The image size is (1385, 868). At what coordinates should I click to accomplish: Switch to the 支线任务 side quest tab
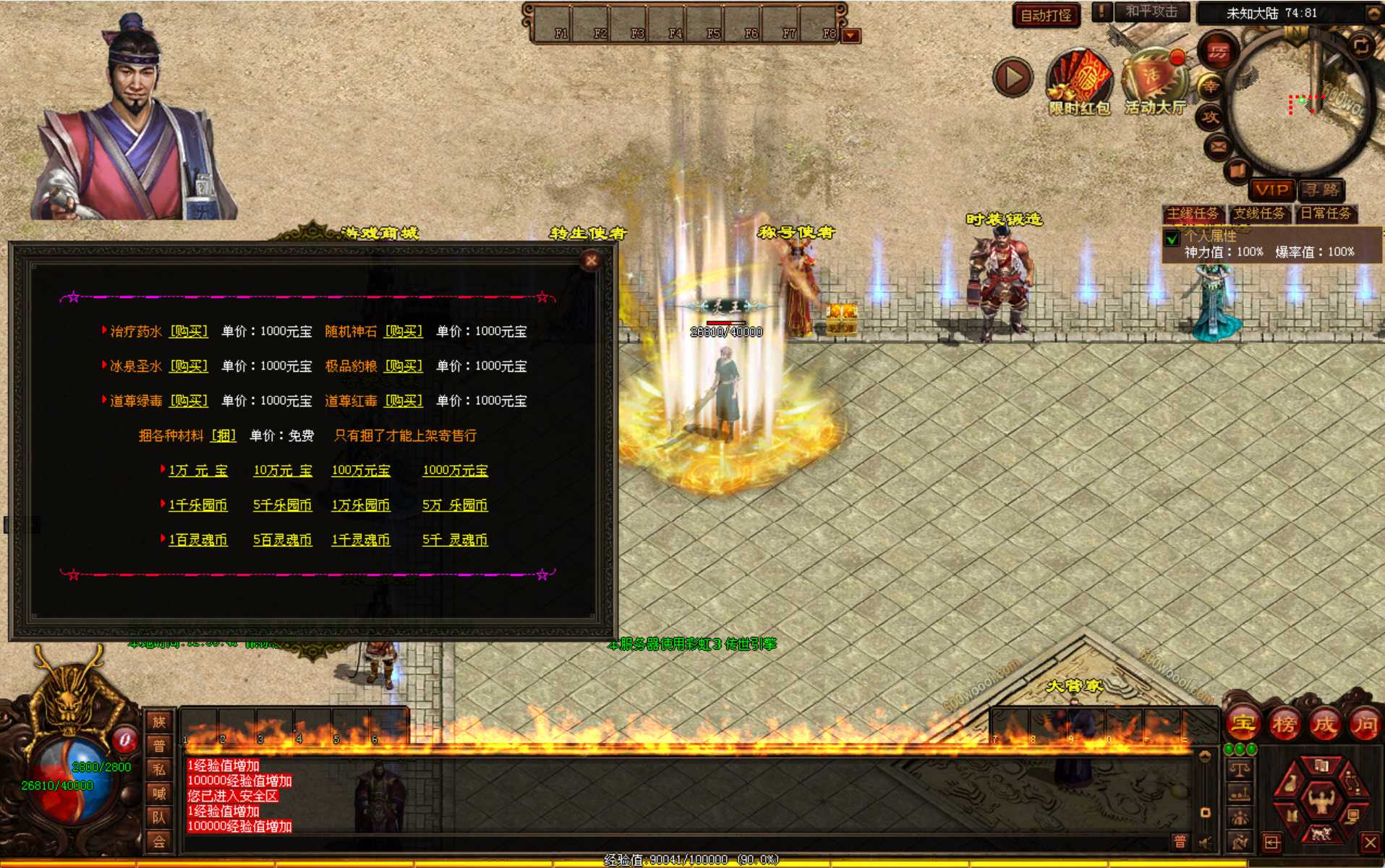point(1259,213)
